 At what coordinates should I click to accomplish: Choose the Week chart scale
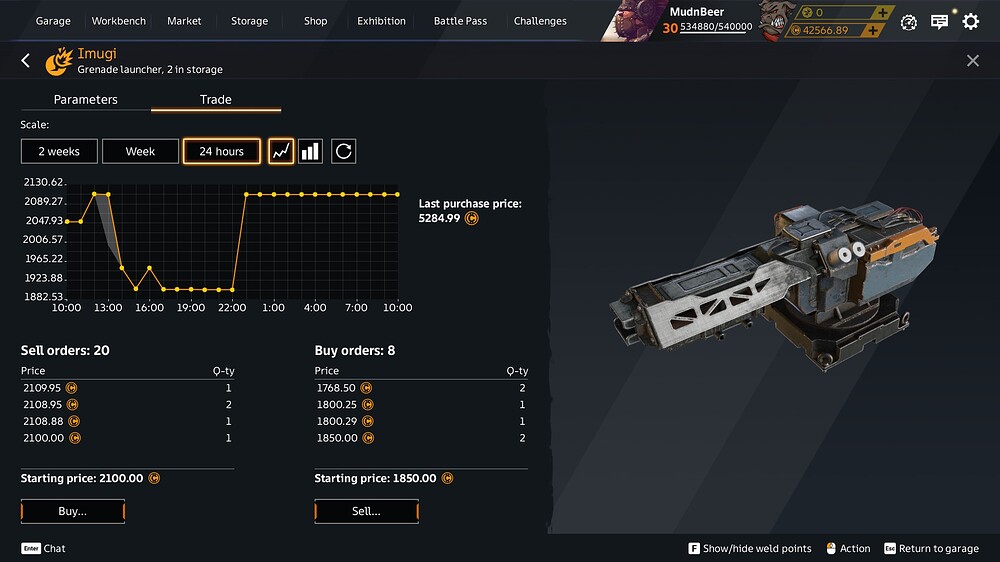coord(140,151)
